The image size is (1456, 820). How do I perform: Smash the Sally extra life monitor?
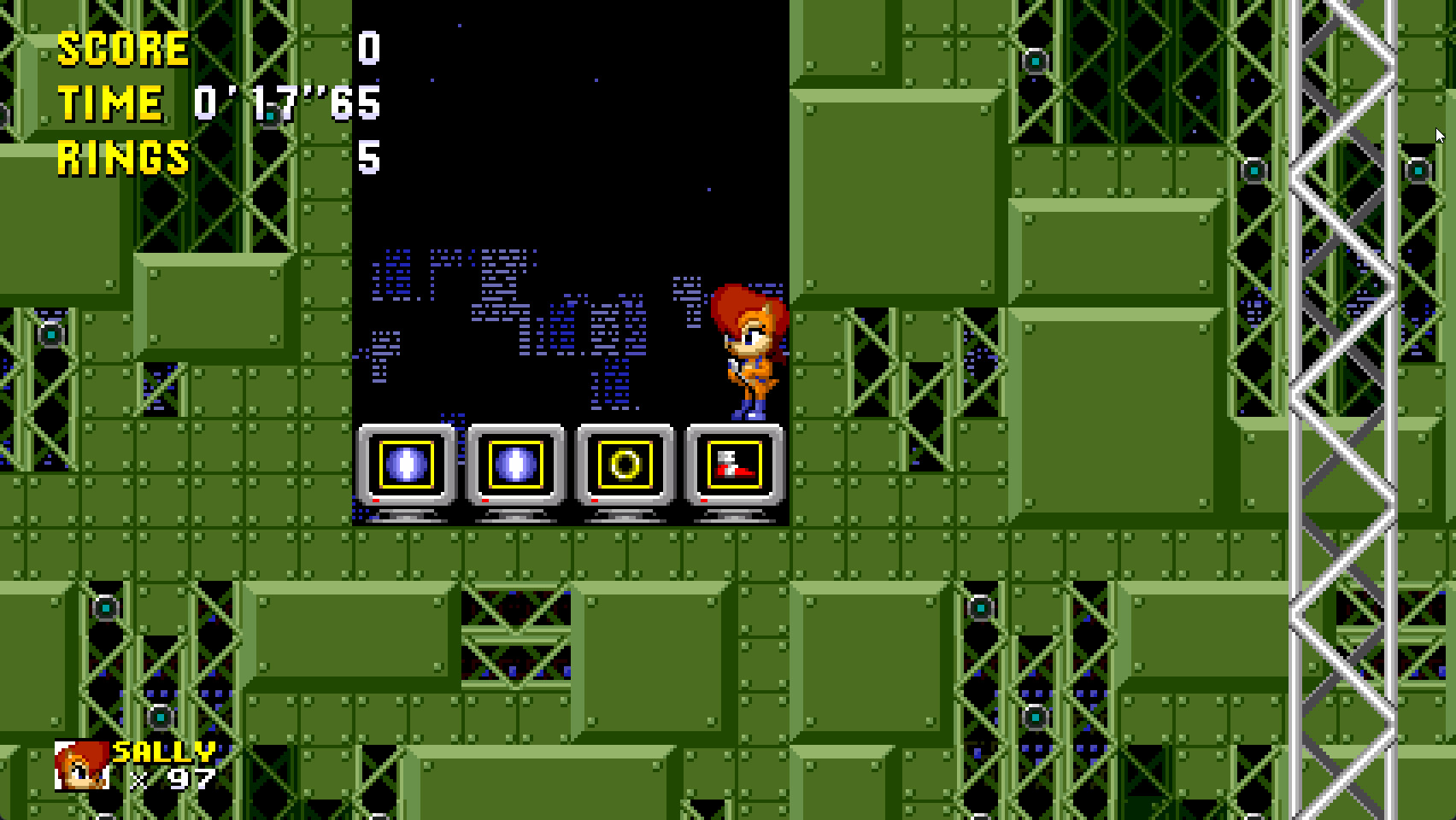[732, 464]
